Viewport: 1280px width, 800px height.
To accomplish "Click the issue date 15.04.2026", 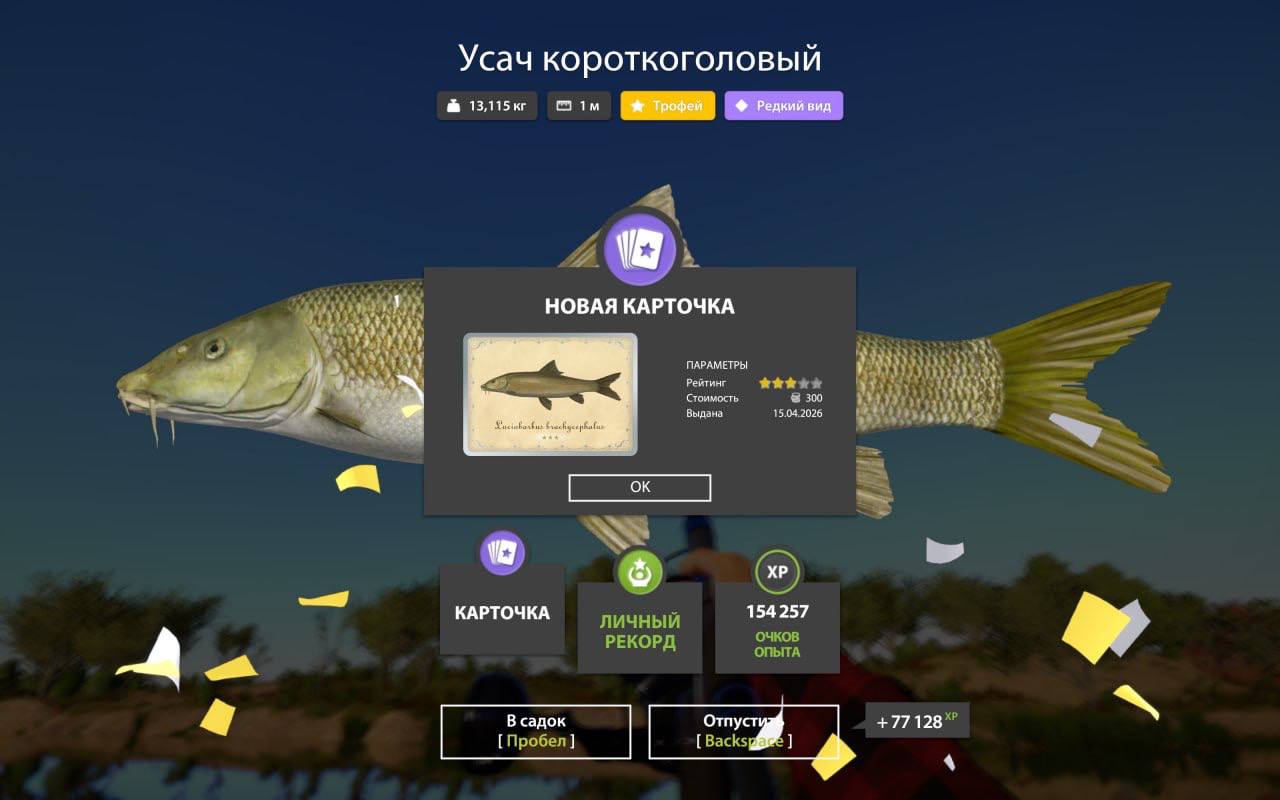I will tap(798, 412).
